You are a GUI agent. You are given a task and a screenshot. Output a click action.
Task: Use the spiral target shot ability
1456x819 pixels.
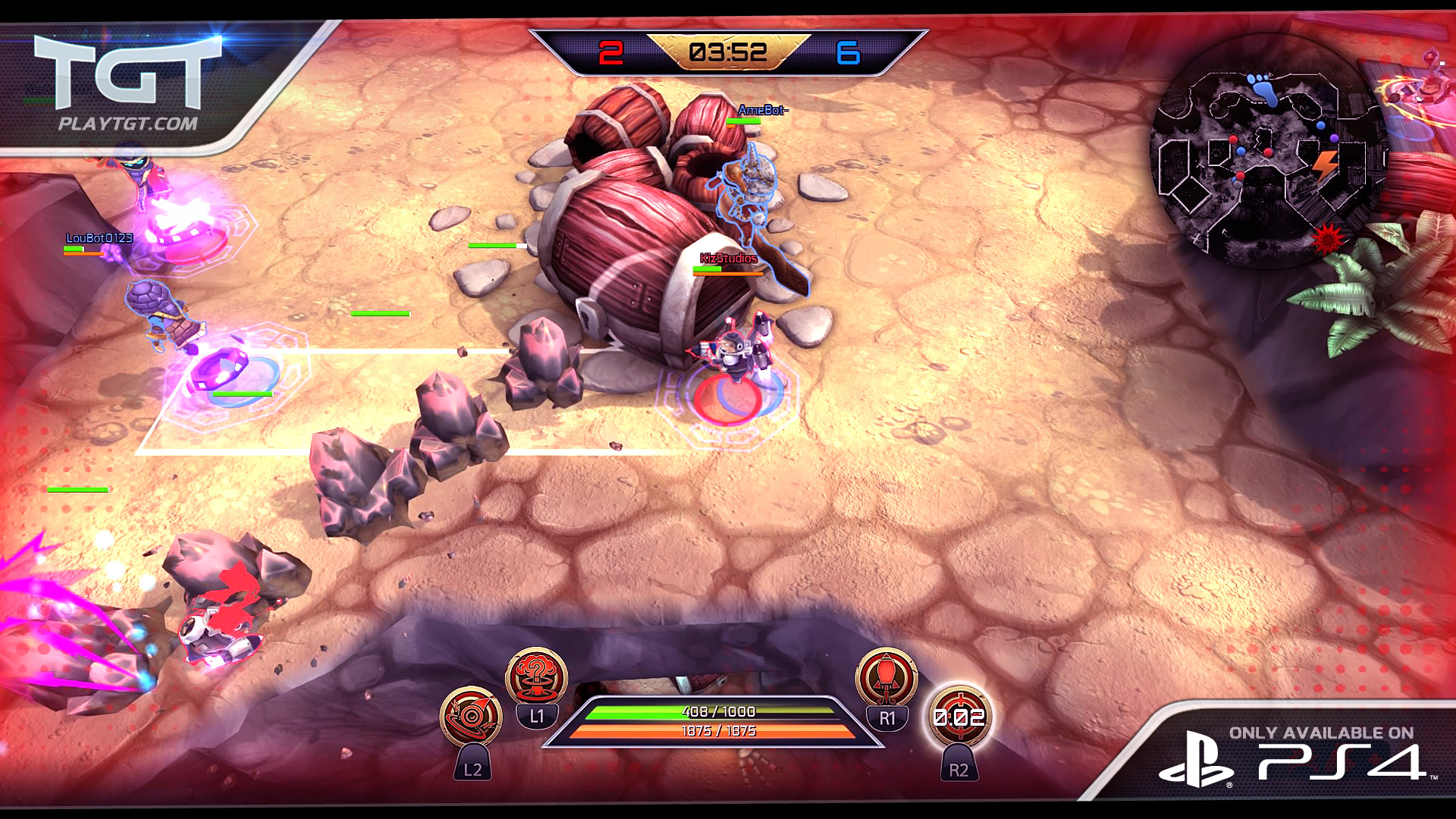click(x=471, y=717)
